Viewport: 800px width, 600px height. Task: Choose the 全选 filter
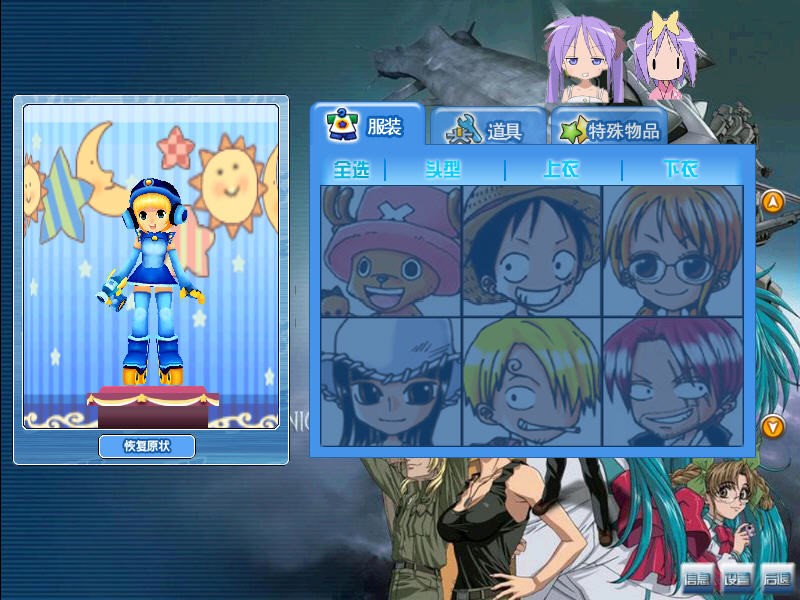pyautogui.click(x=352, y=169)
